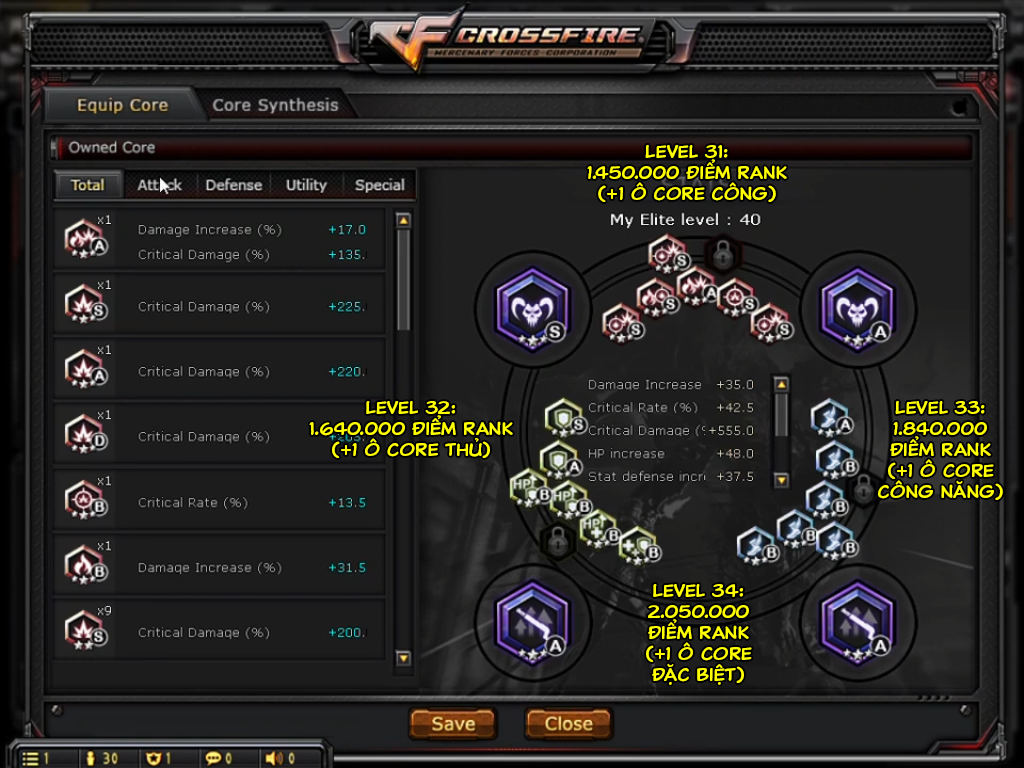The height and width of the screenshot is (768, 1024).
Task: Close the core window
Action: (x=568, y=724)
